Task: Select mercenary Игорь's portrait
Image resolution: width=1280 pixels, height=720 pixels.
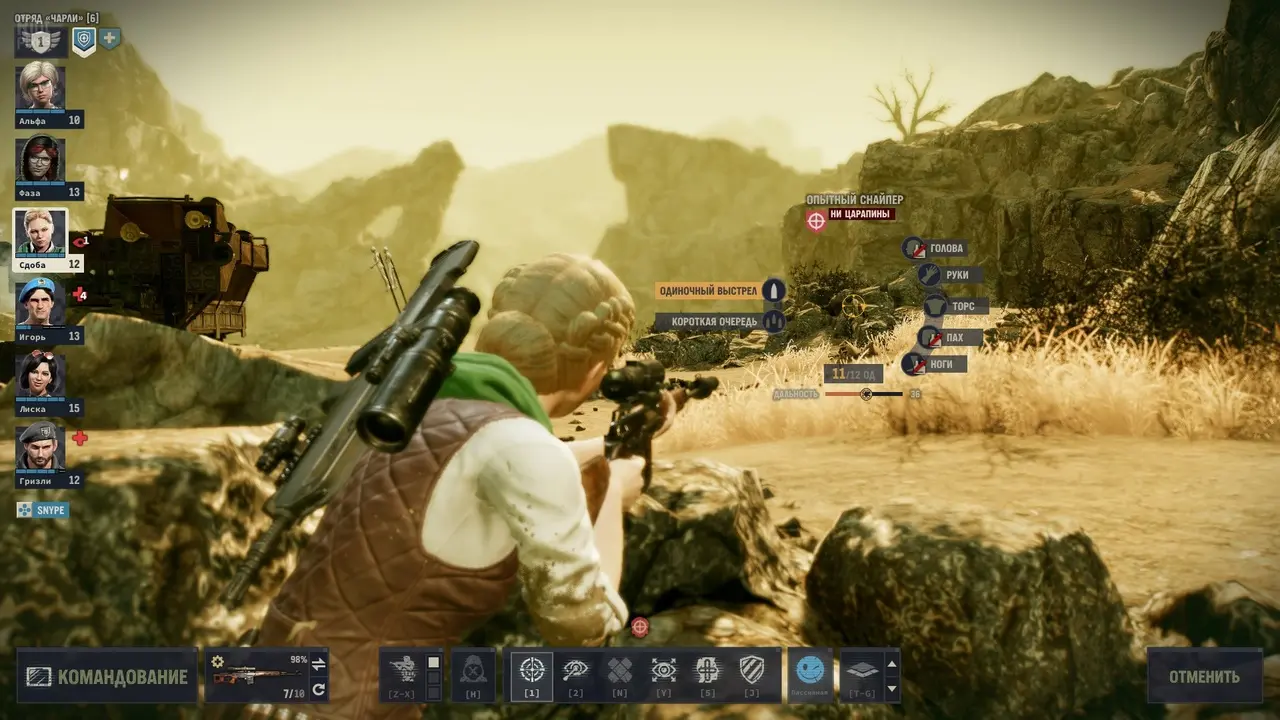Action: pyautogui.click(x=41, y=303)
